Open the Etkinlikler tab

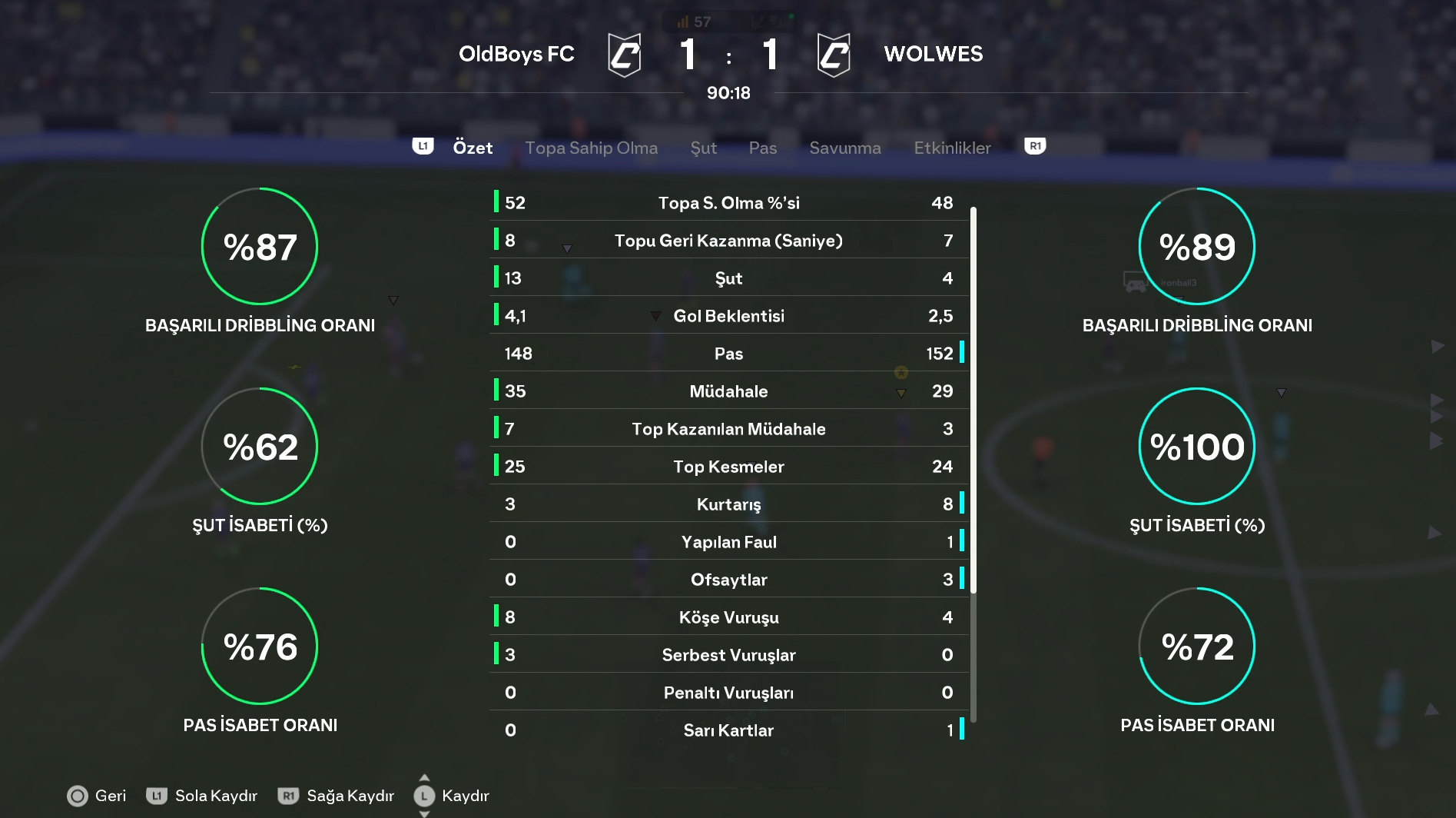tap(952, 148)
